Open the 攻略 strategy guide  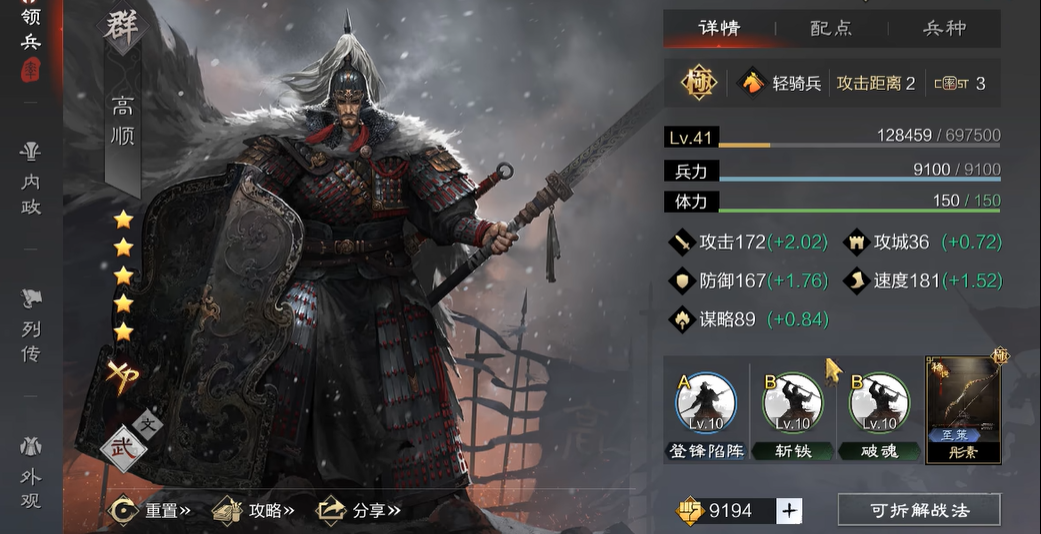pyautogui.click(x=254, y=510)
